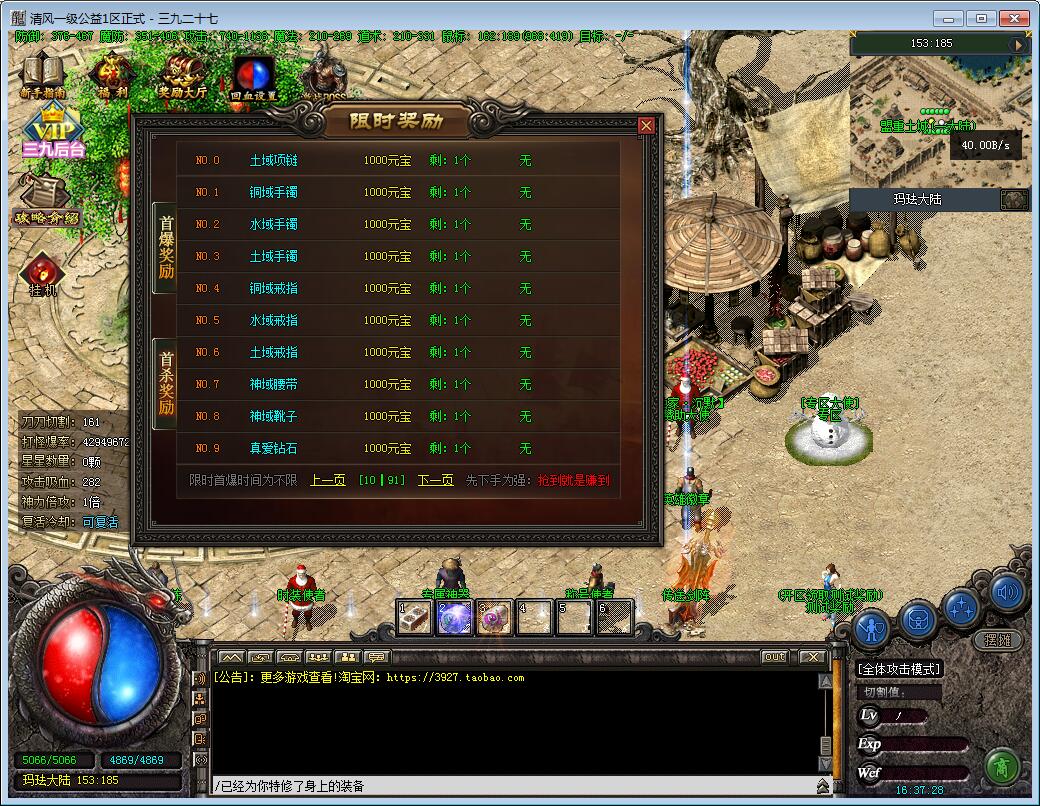
Task: Go to the next page via 下一页
Action: [x=435, y=480]
